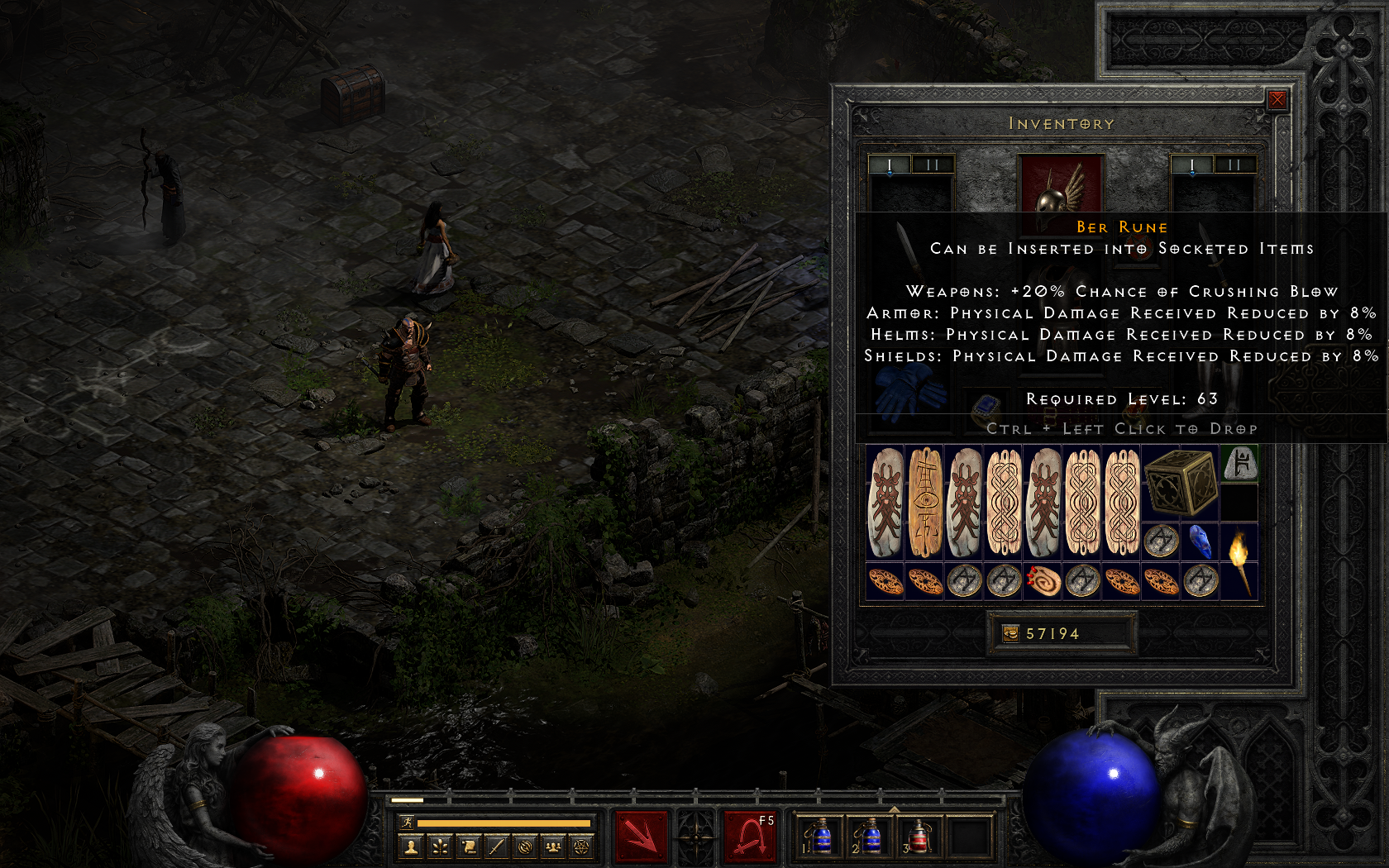Close the Inventory panel

point(1279,99)
